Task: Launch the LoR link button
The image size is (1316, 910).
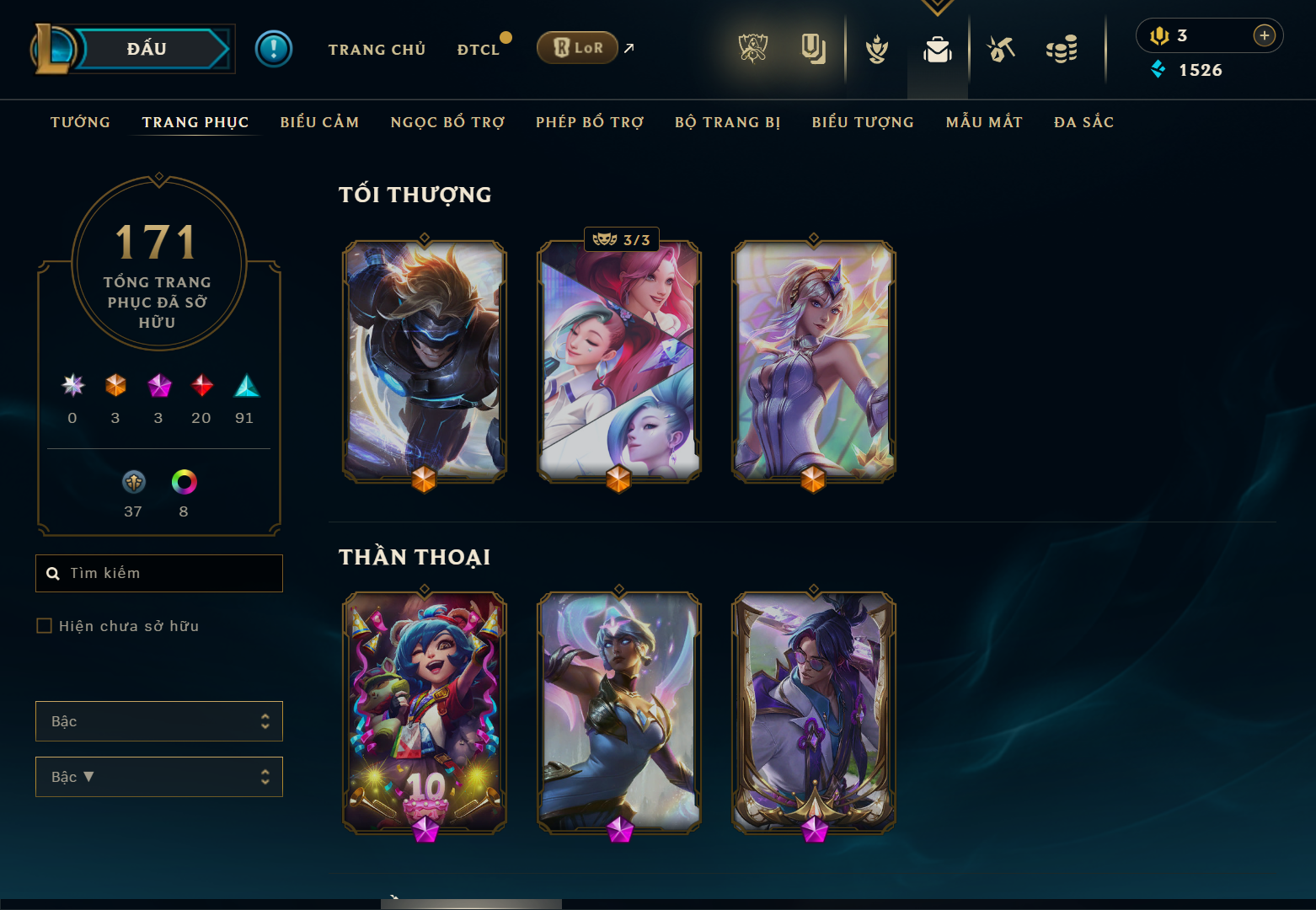Action: pyautogui.click(x=578, y=48)
